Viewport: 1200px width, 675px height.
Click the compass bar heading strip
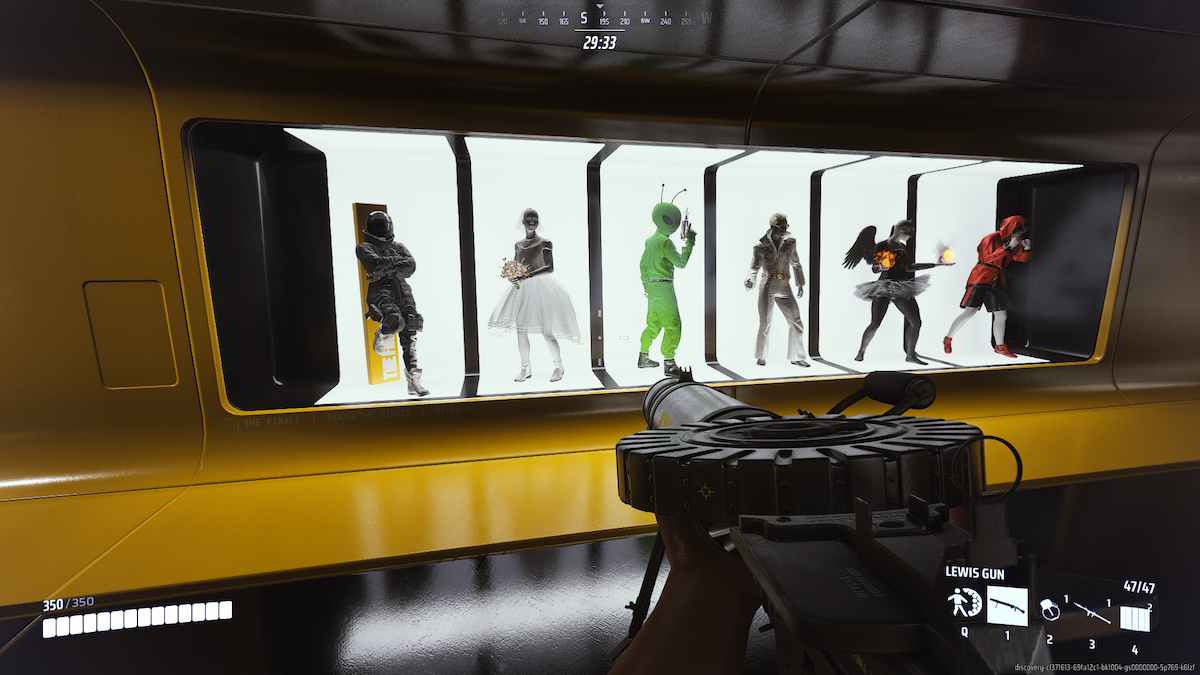600,19
